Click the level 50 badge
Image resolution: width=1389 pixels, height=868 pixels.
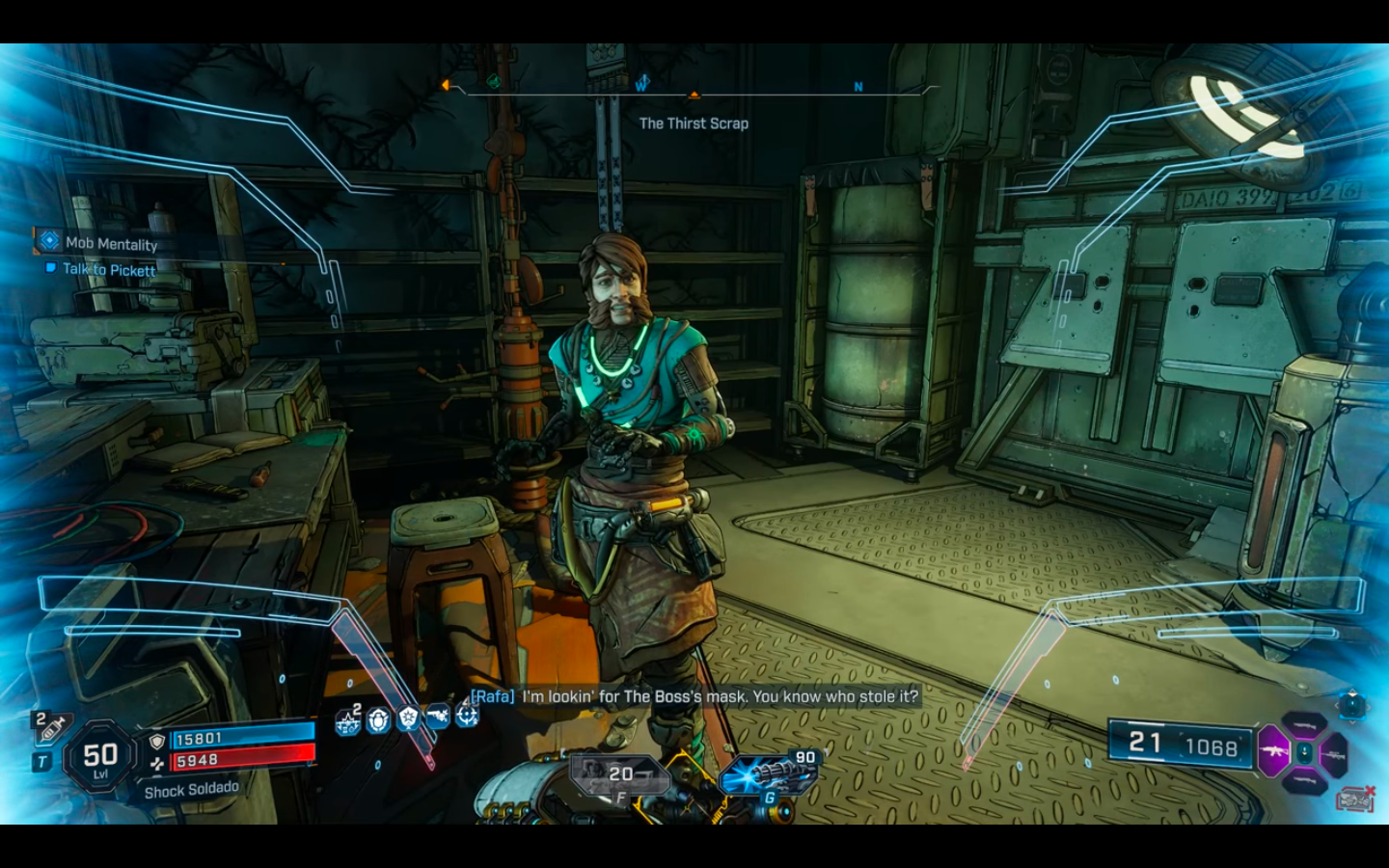(x=100, y=758)
